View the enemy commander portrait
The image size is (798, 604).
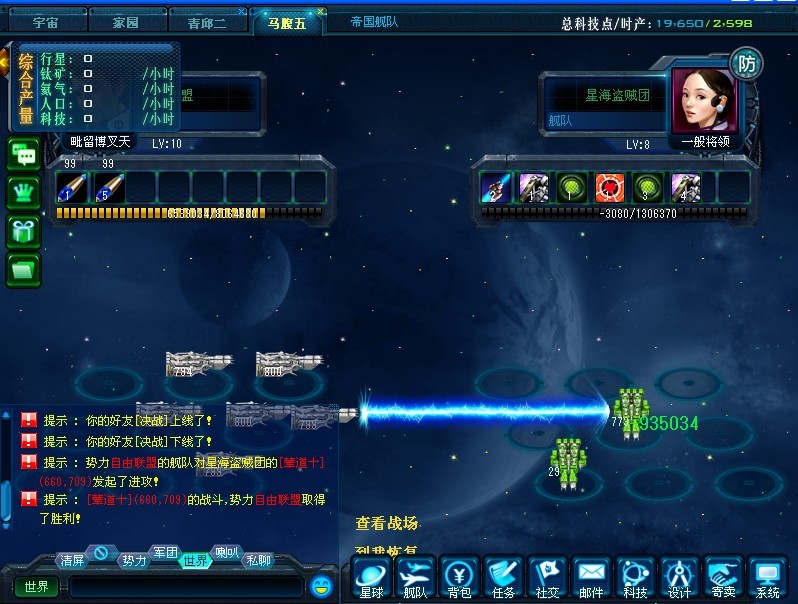pos(704,100)
